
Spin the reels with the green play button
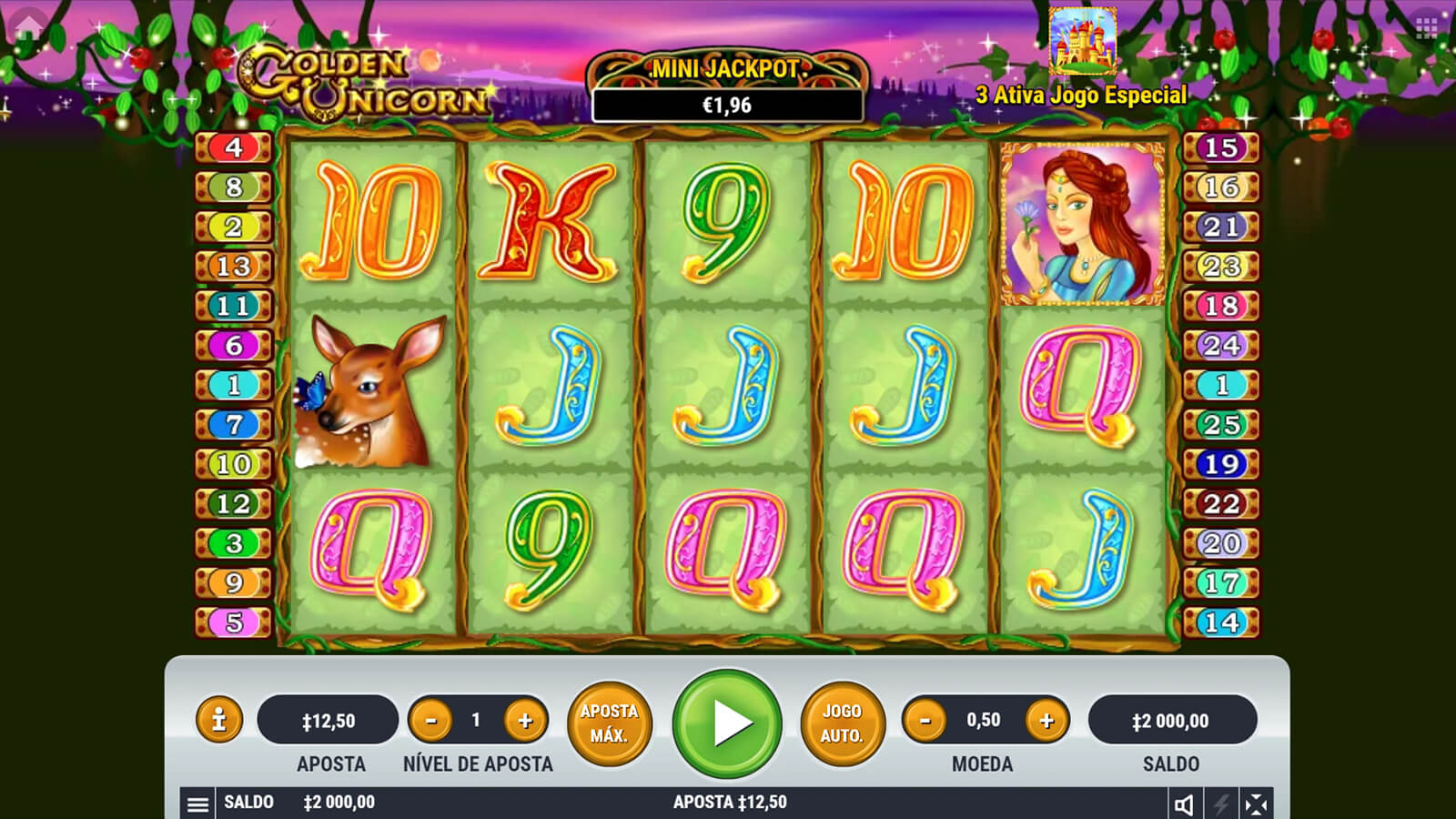[x=727, y=723]
